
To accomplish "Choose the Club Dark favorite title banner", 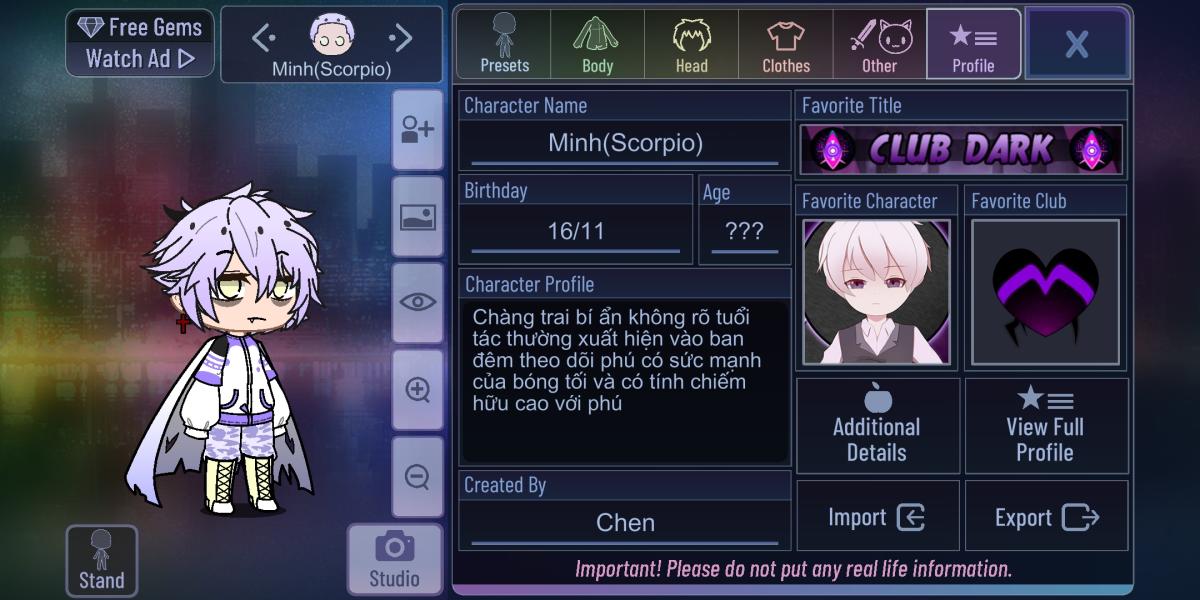I will tap(961, 150).
